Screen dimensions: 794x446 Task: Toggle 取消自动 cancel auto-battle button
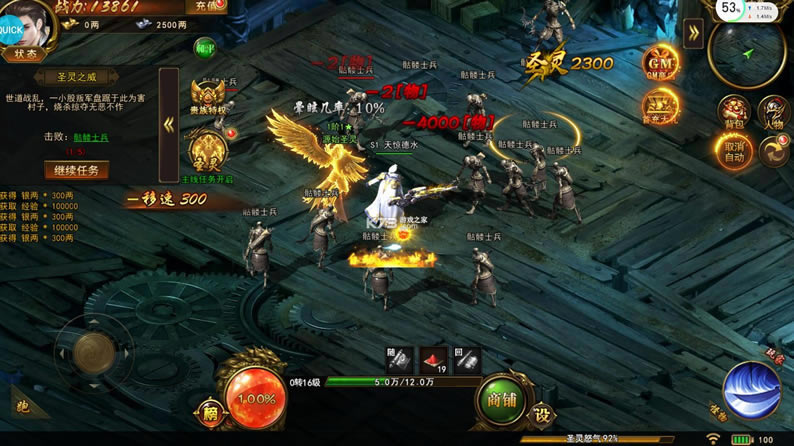733,151
